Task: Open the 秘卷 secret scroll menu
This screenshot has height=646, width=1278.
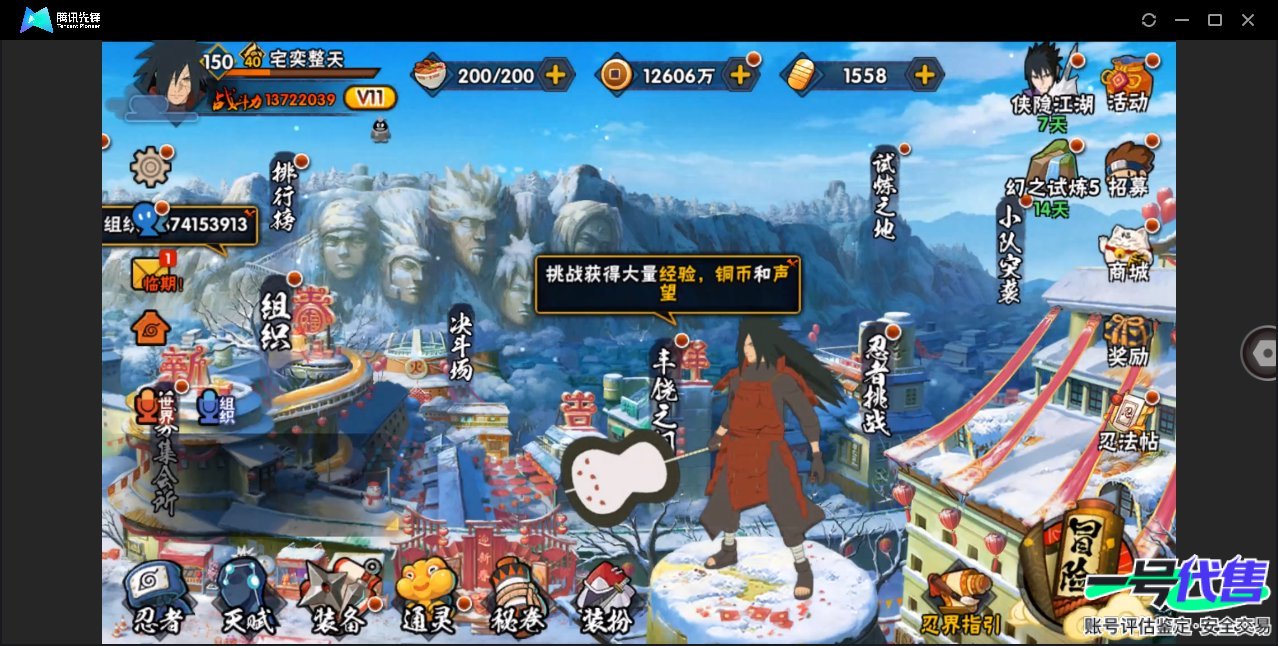Action: click(517, 598)
